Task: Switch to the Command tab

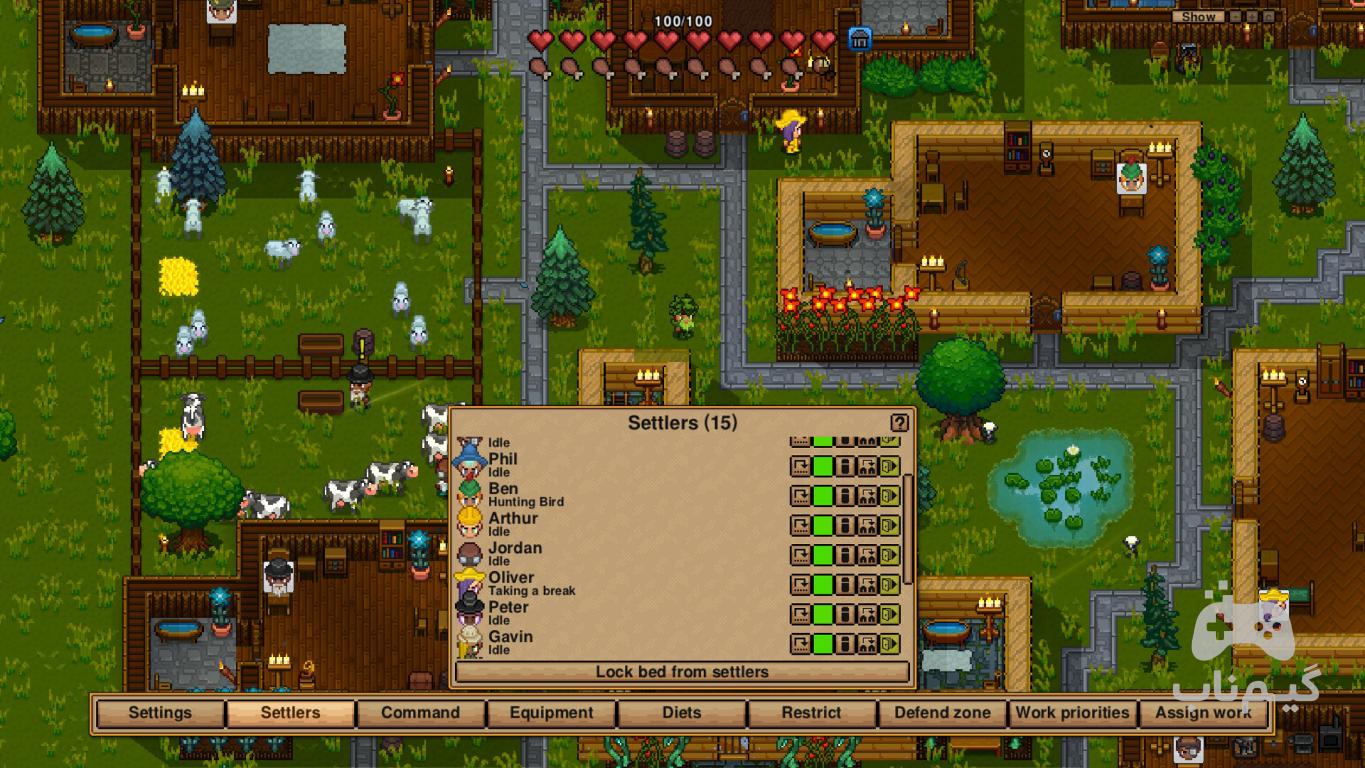Action: coord(420,713)
